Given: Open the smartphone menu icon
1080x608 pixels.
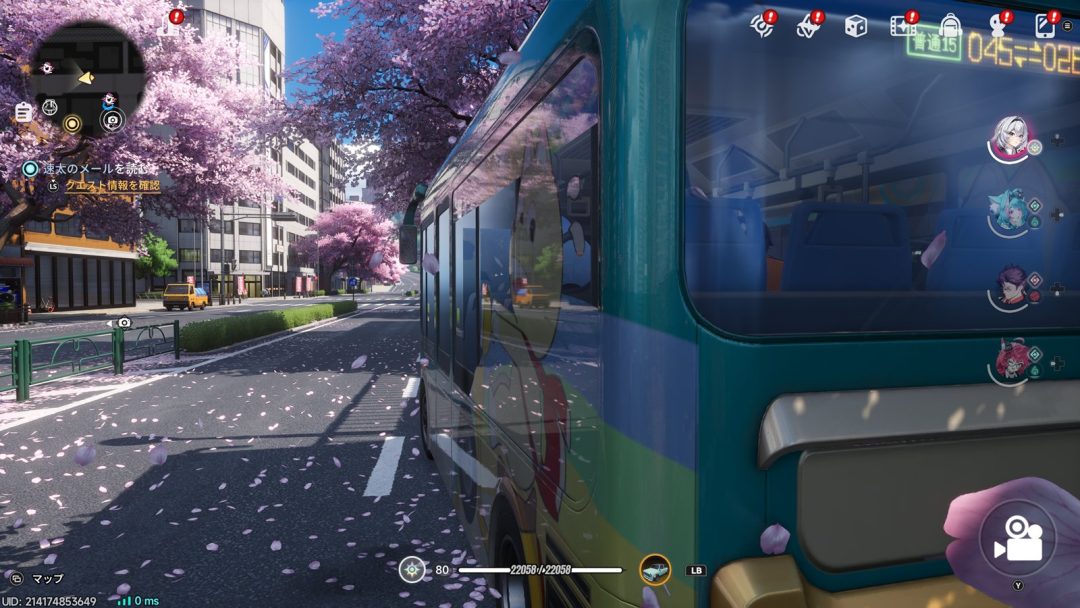Looking at the screenshot, I should pyautogui.click(x=1045, y=26).
